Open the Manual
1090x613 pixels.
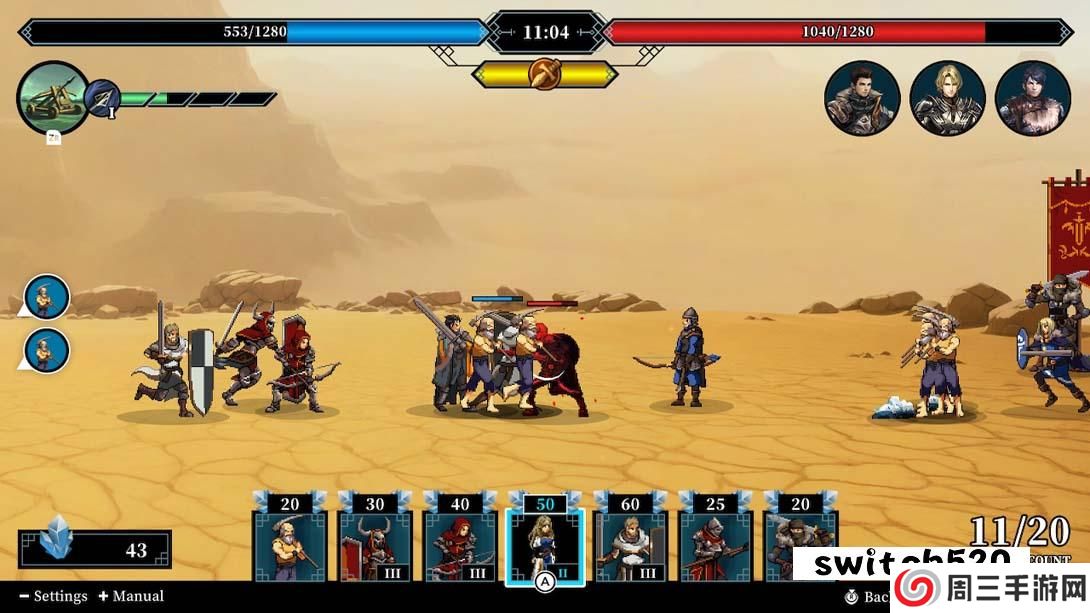click(x=131, y=596)
